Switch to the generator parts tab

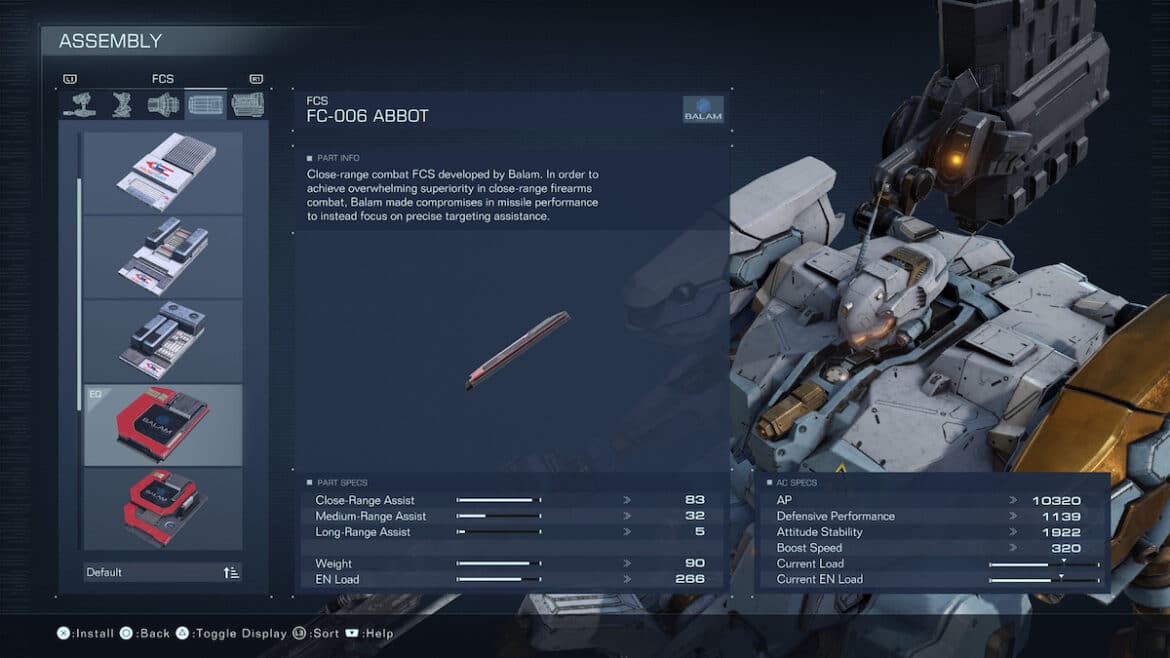click(x=248, y=104)
